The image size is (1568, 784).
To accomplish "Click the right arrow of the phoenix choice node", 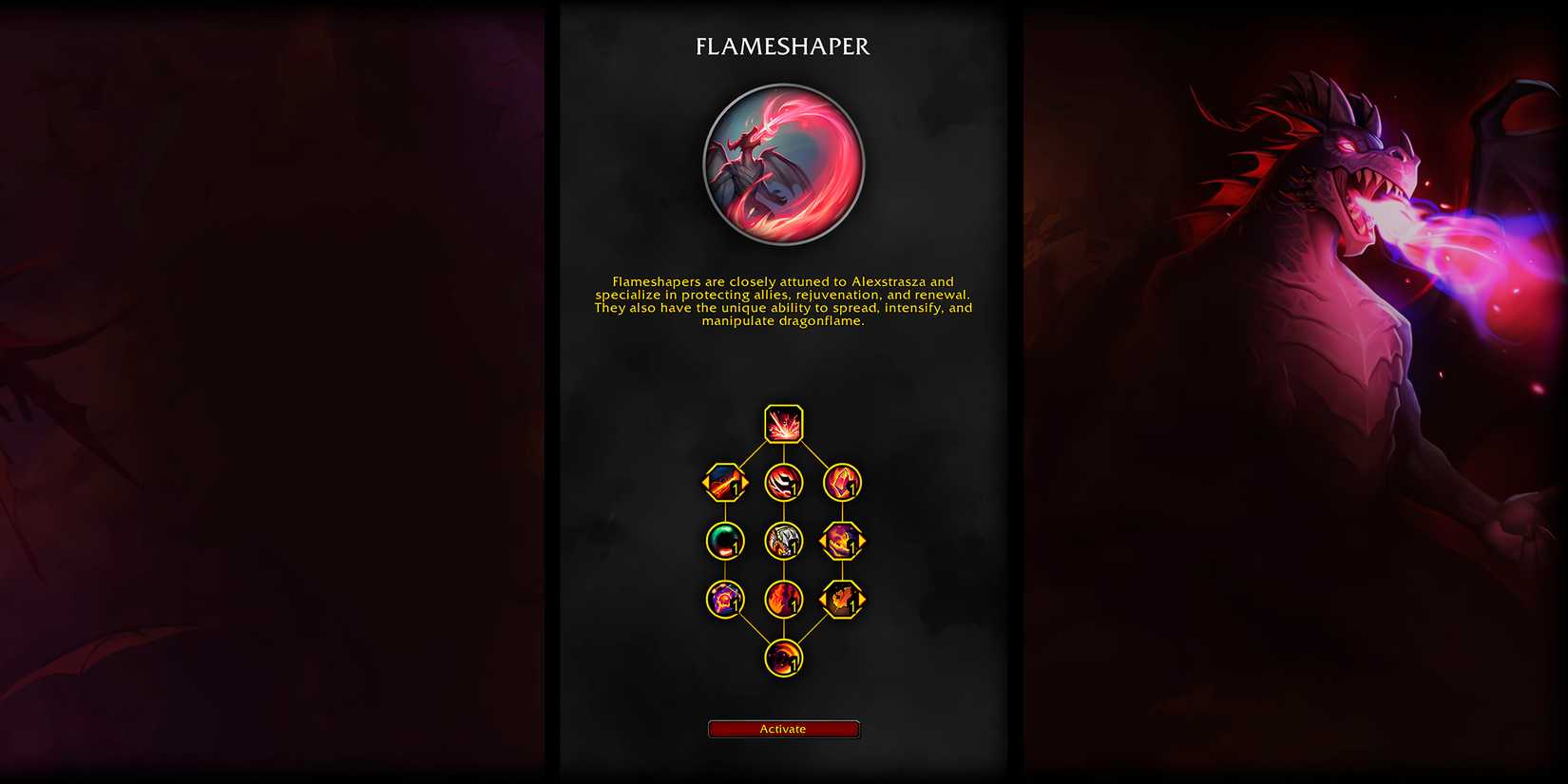I will (x=860, y=600).
